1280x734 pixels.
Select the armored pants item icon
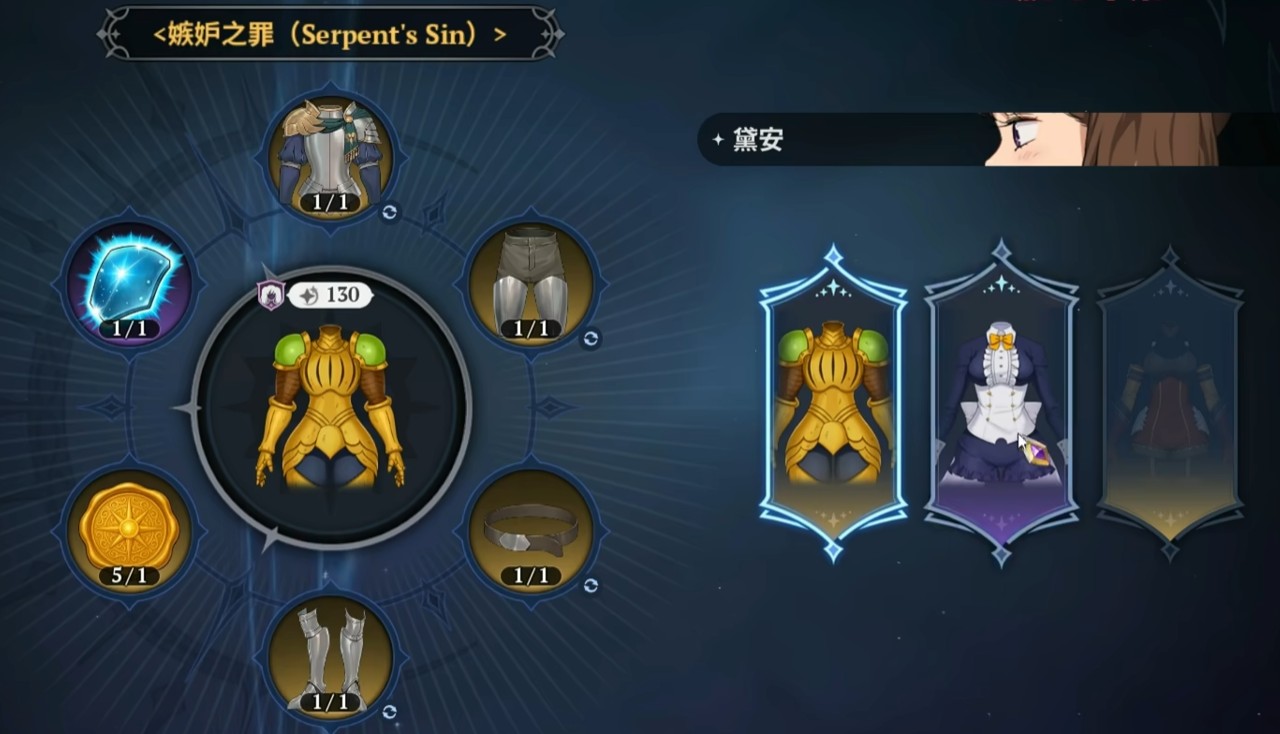[x=530, y=283]
